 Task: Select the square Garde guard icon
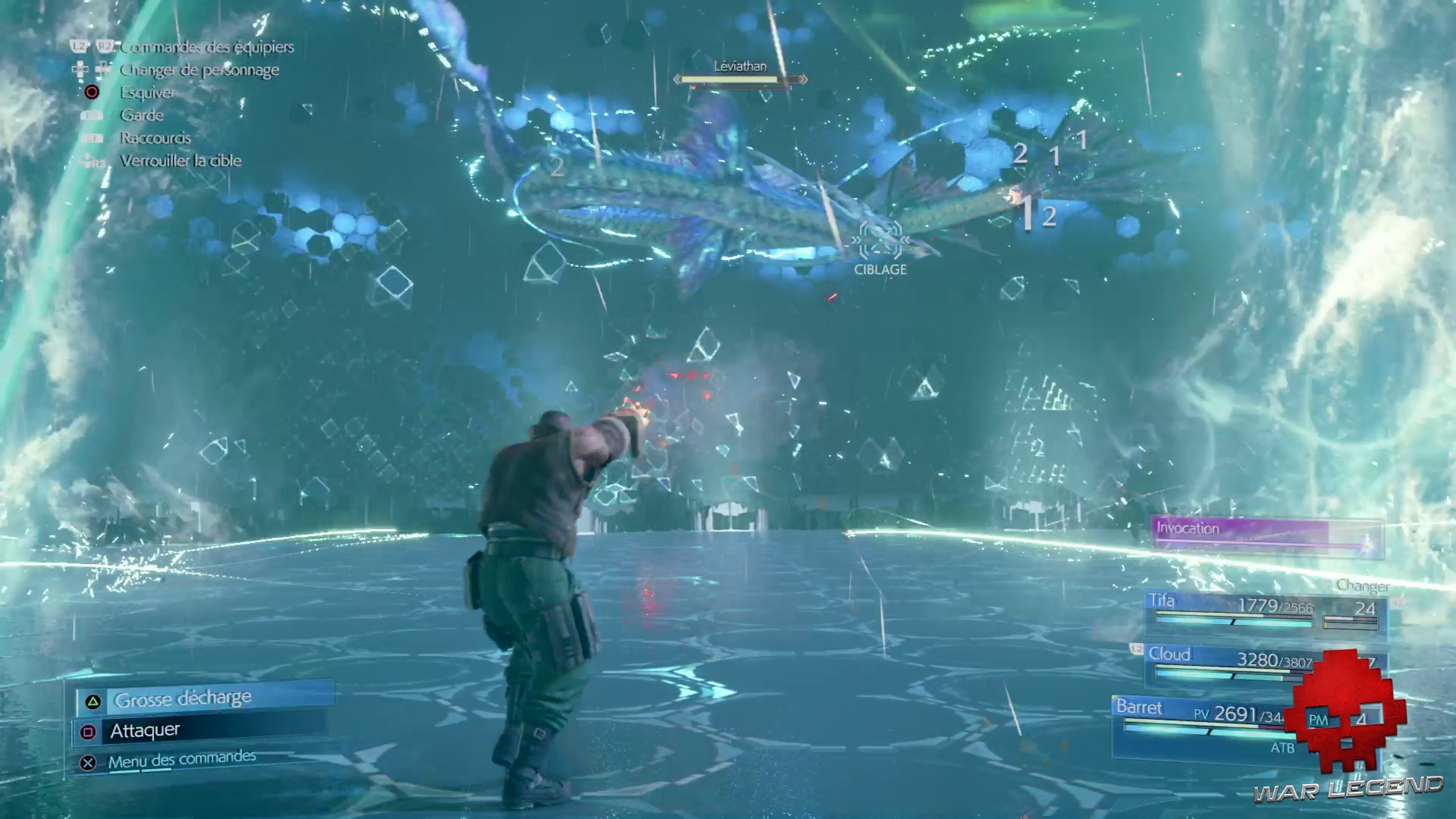click(92, 115)
